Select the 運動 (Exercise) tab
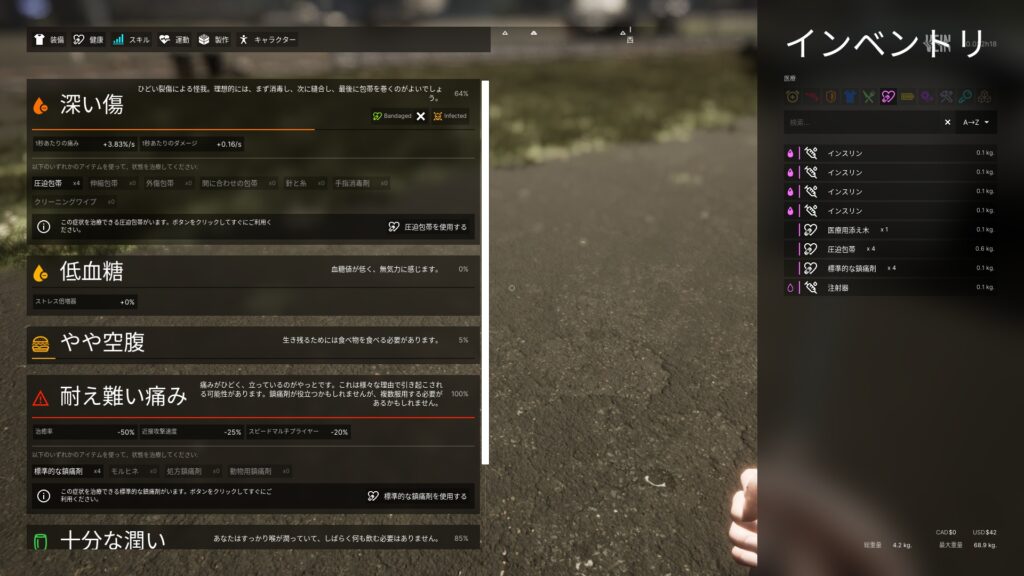The width and height of the screenshot is (1024, 576). coord(174,40)
